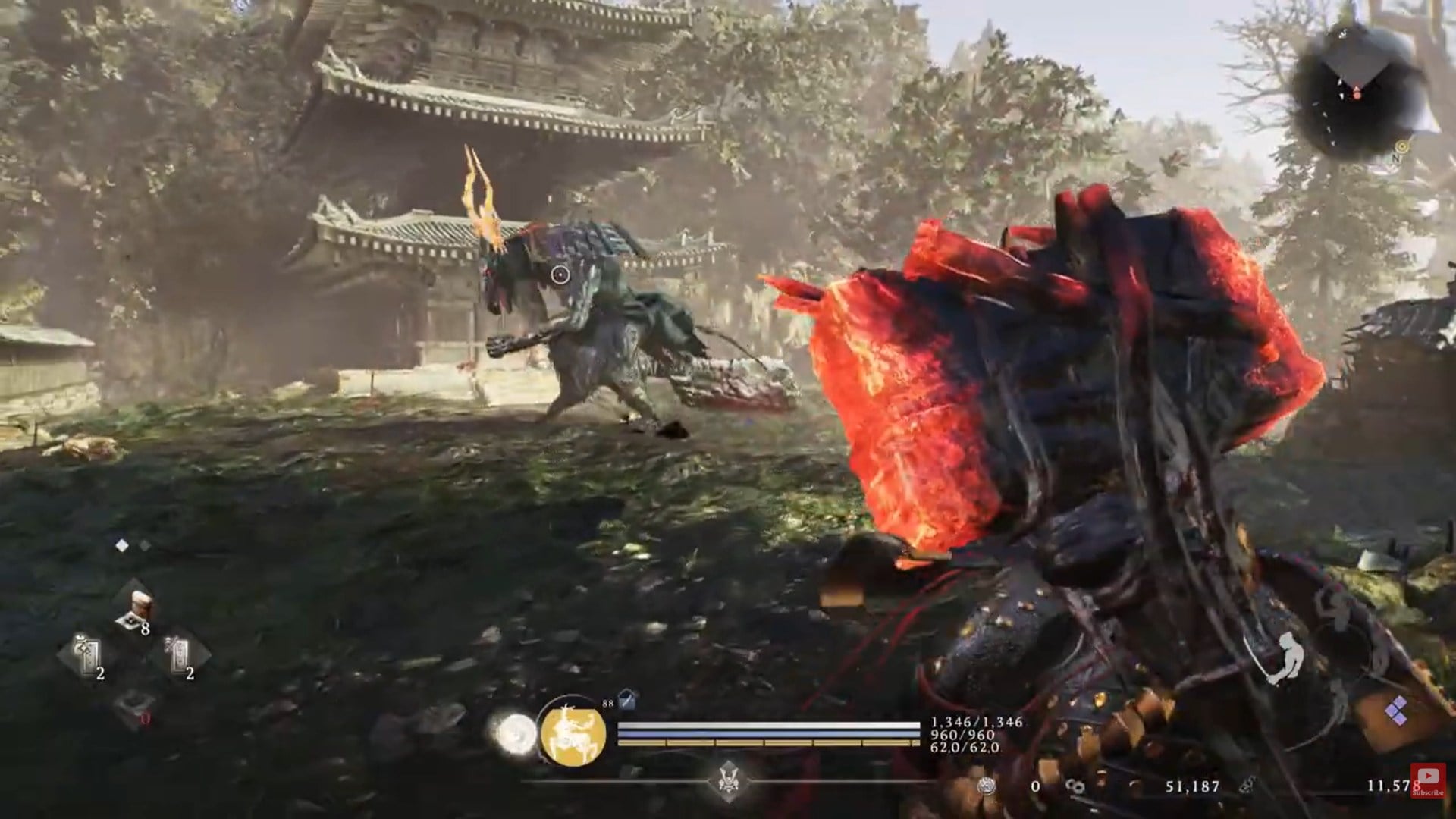The image size is (1456, 819).
Task: Select the yellow waypoint marker on the minimap
Action: pos(1401,145)
